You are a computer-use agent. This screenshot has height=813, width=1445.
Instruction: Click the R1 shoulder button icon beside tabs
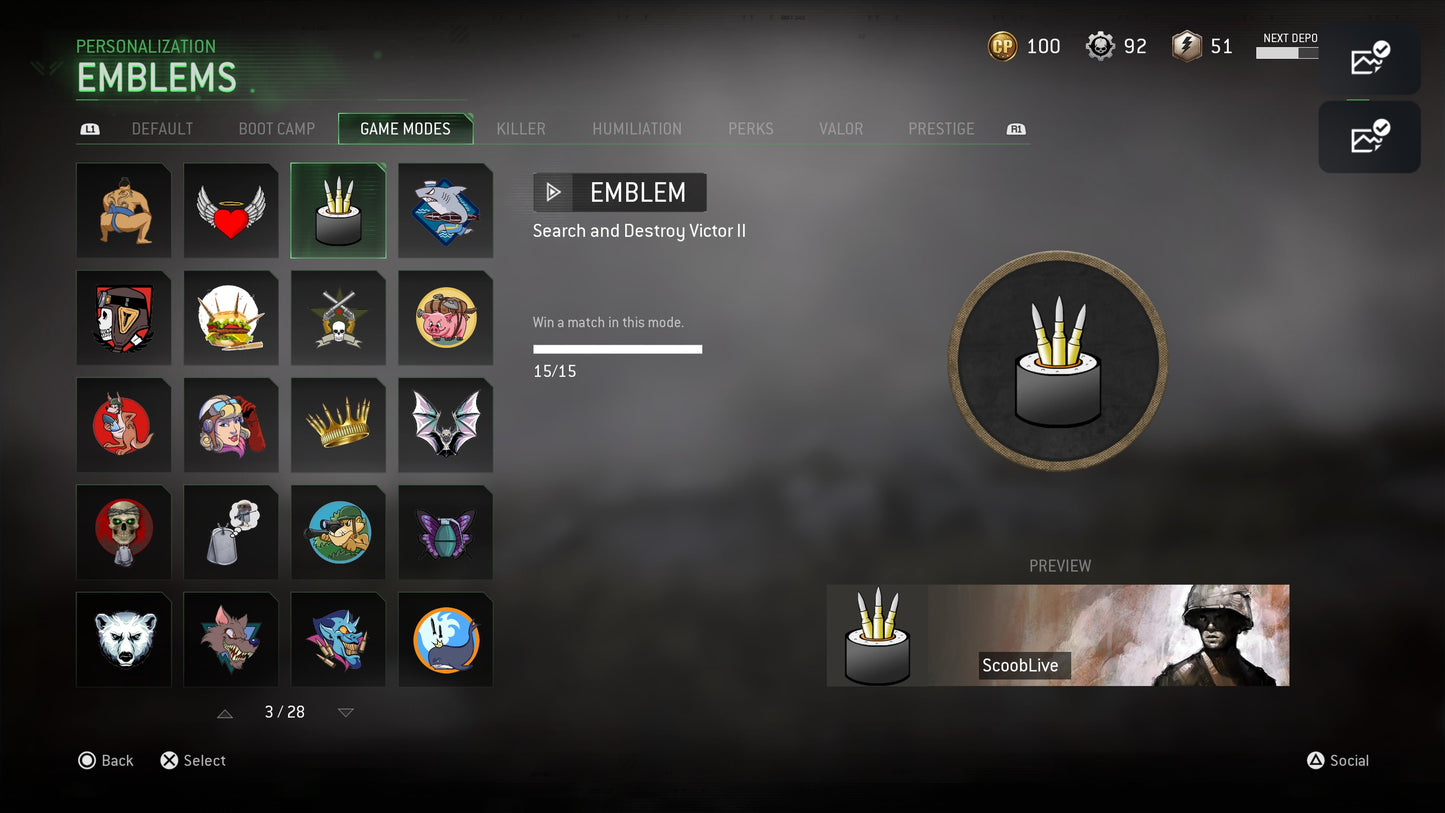point(1015,128)
